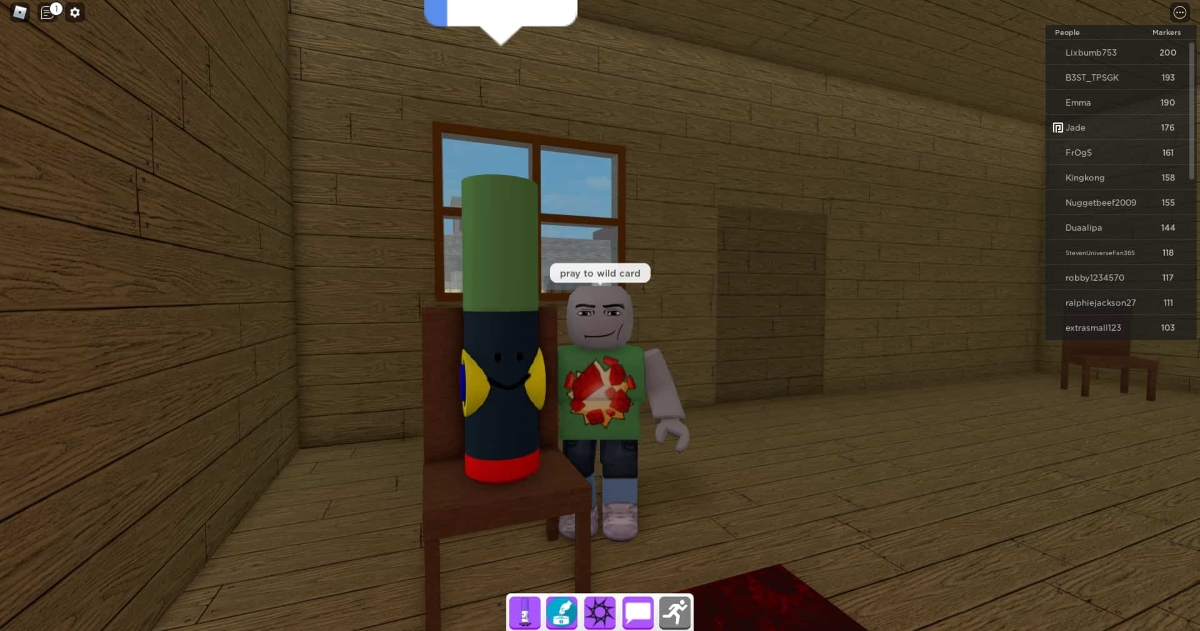Open the Roblox main menu

(x=20, y=12)
